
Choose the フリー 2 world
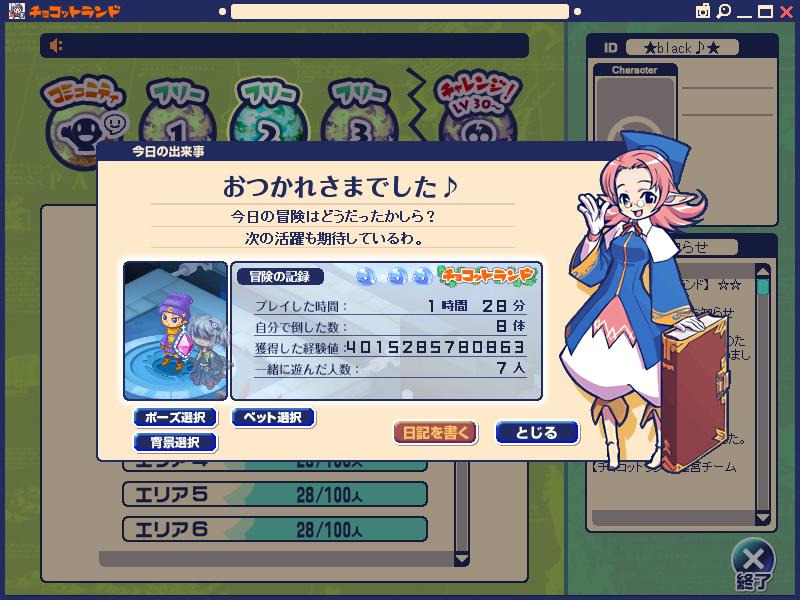click(270, 115)
